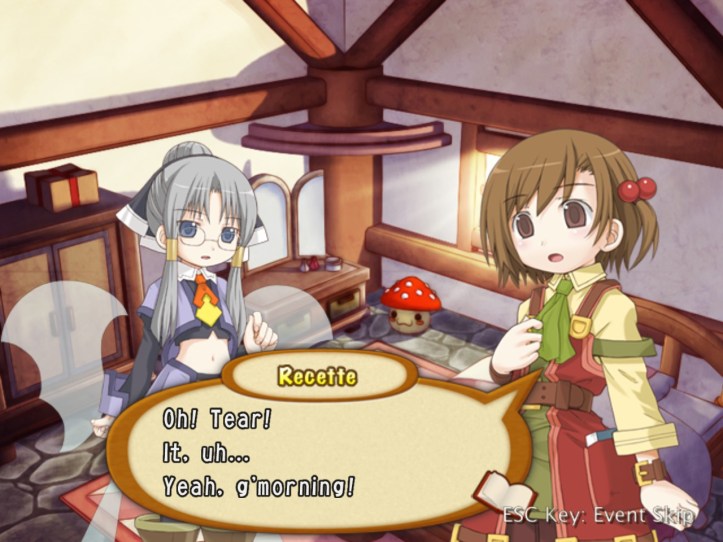This screenshot has height=542, width=723.
Task: Click the open book continue icon
Action: pos(501,495)
